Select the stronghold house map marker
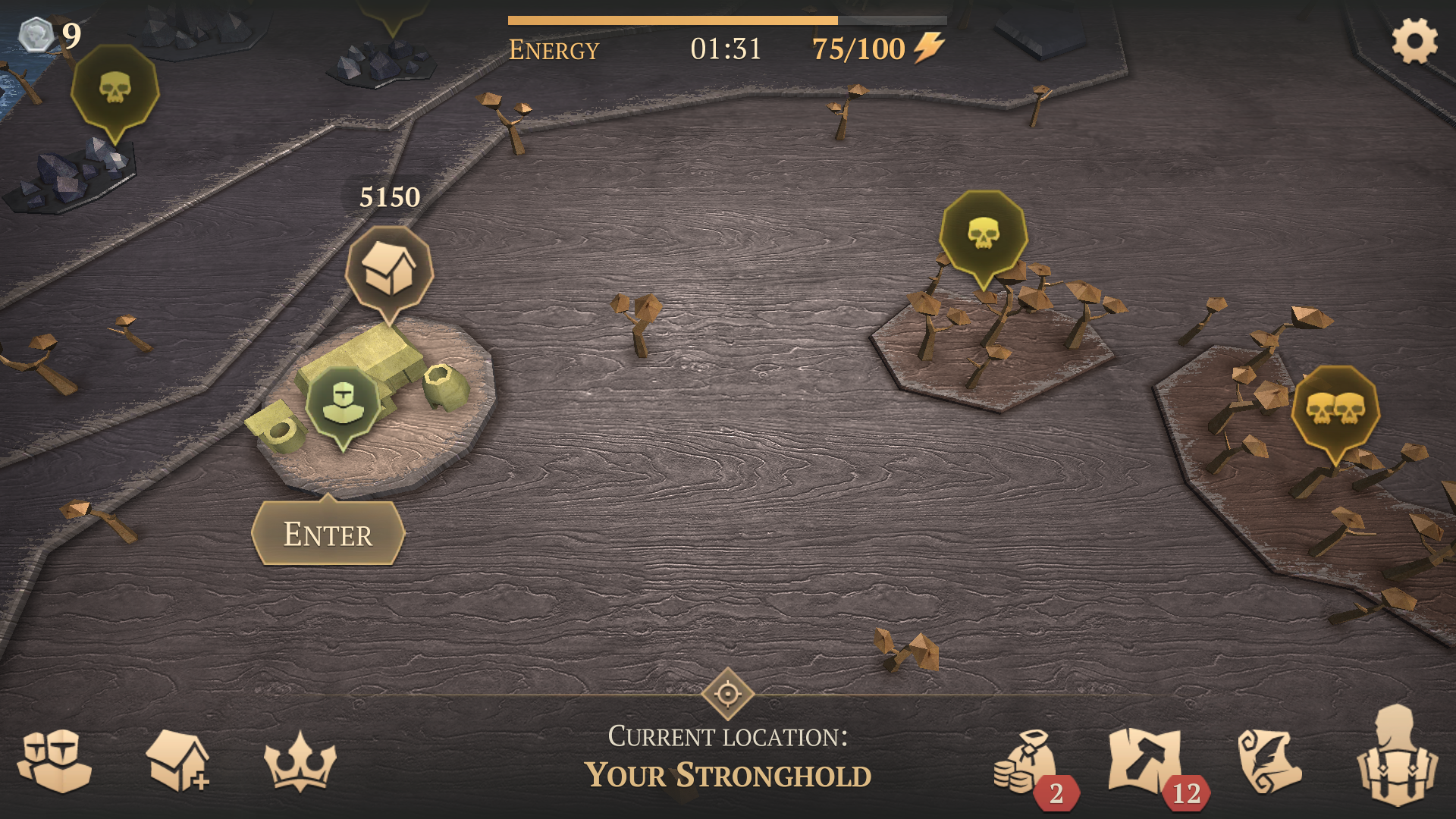The width and height of the screenshot is (1456, 819). 389,271
